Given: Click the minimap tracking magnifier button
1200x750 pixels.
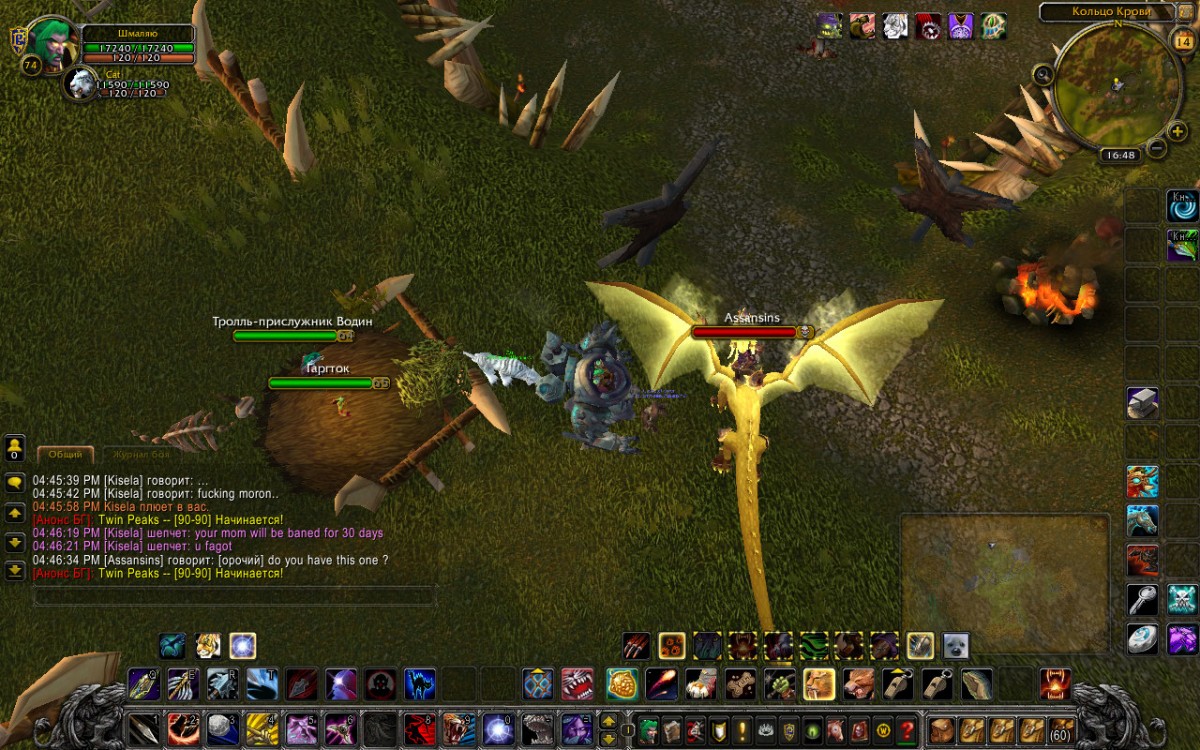Looking at the screenshot, I should coord(1043,74).
